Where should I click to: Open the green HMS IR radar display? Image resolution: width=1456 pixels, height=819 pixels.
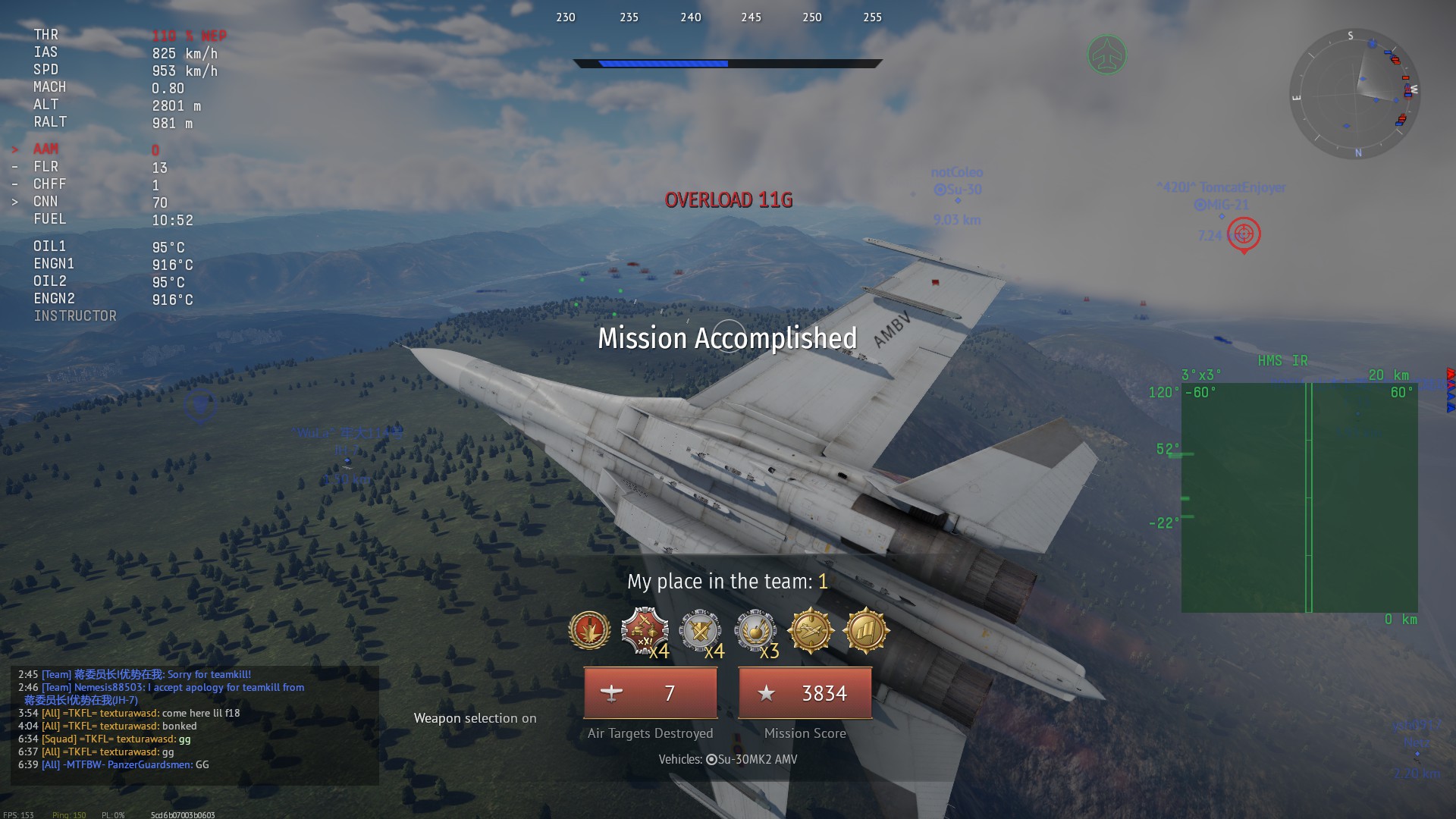tap(1299, 497)
